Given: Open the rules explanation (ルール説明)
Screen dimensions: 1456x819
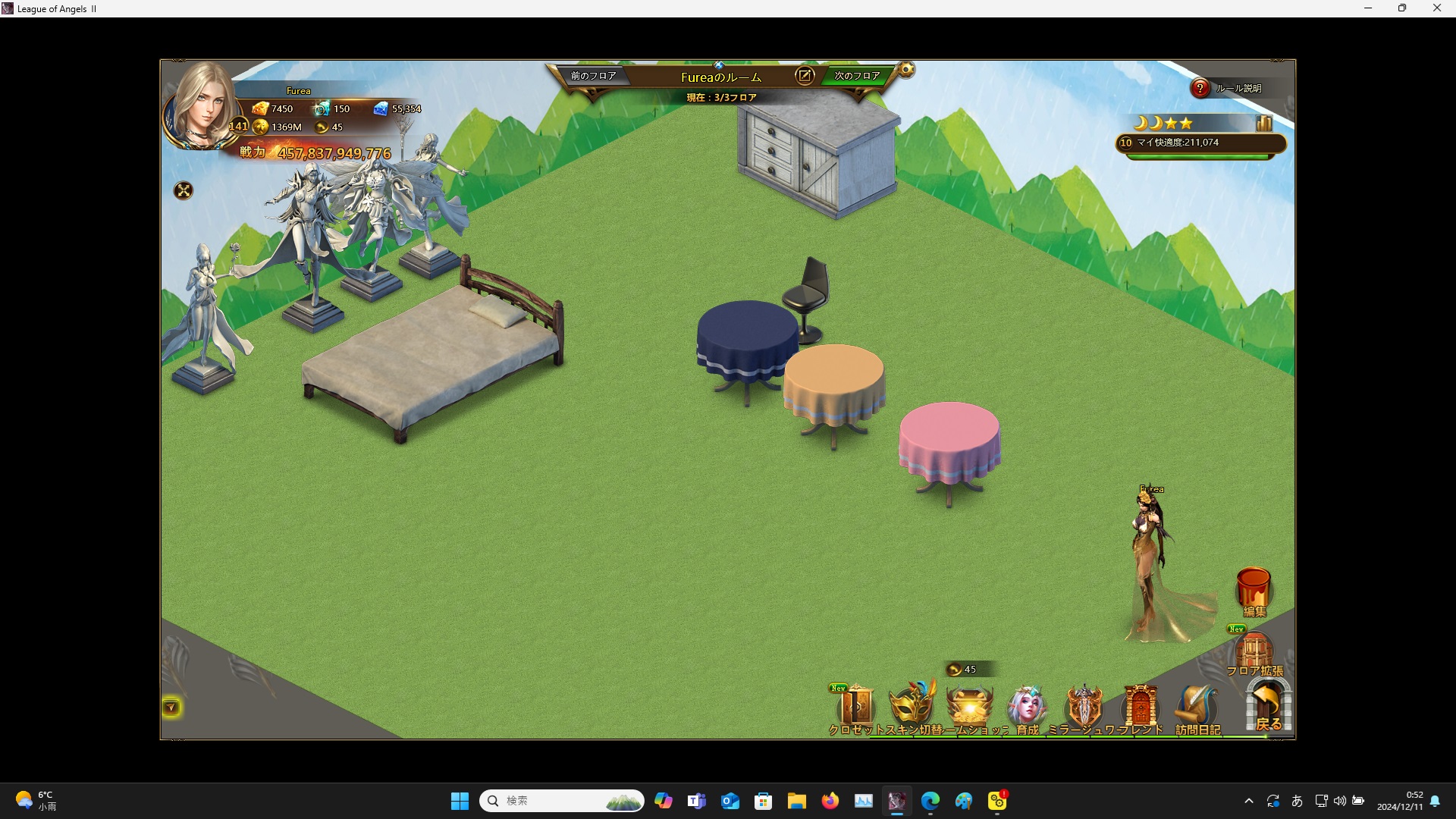Looking at the screenshot, I should click(1200, 89).
